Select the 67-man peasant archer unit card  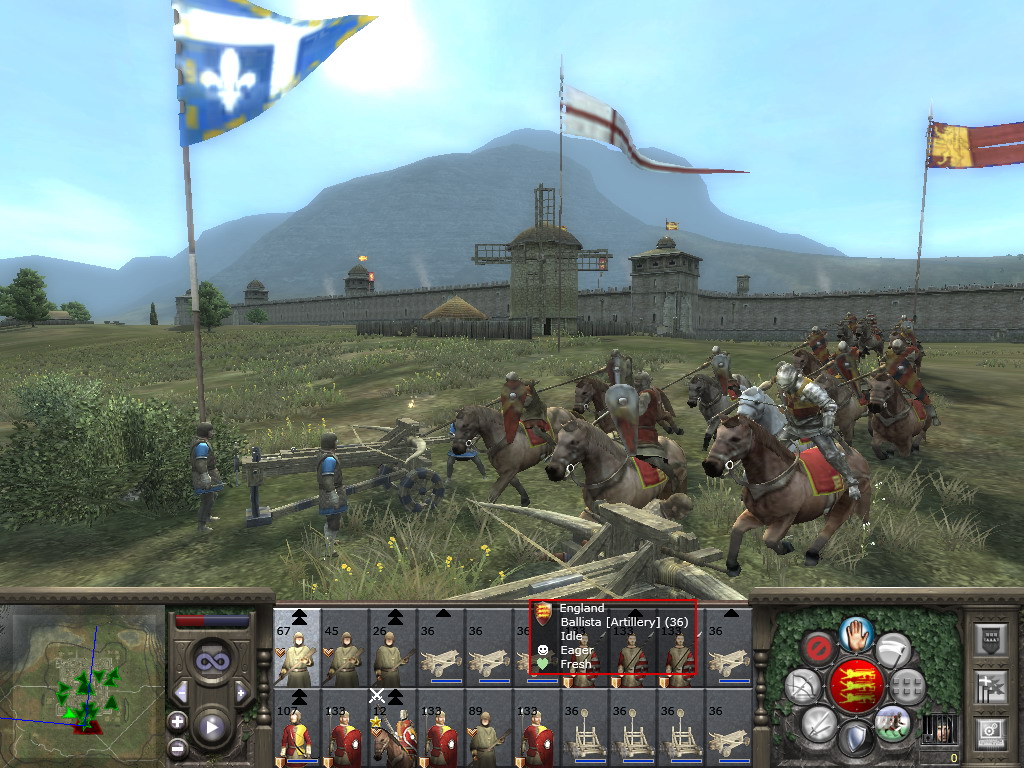pyautogui.click(x=297, y=648)
